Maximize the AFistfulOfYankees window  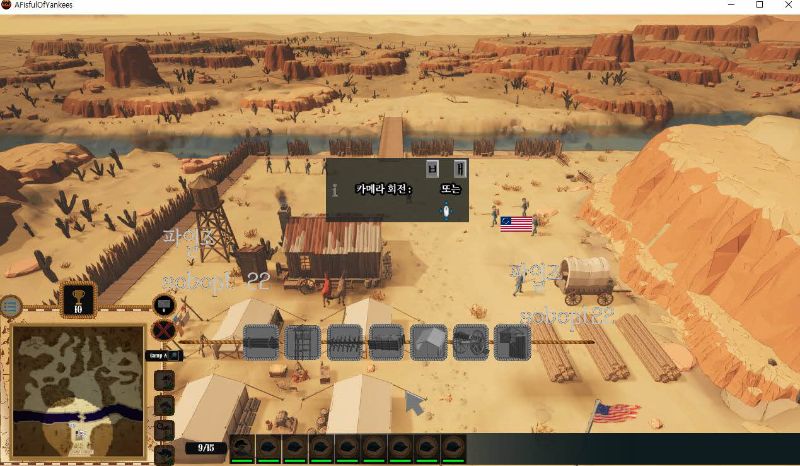click(x=759, y=5)
